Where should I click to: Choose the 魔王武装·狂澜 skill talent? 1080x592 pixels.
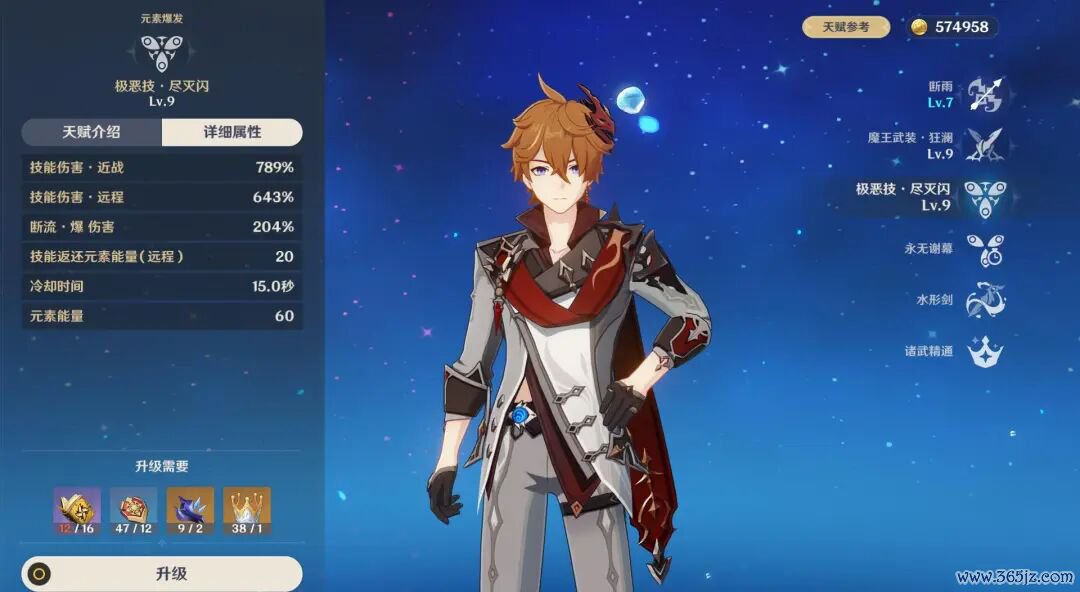(x=984, y=146)
